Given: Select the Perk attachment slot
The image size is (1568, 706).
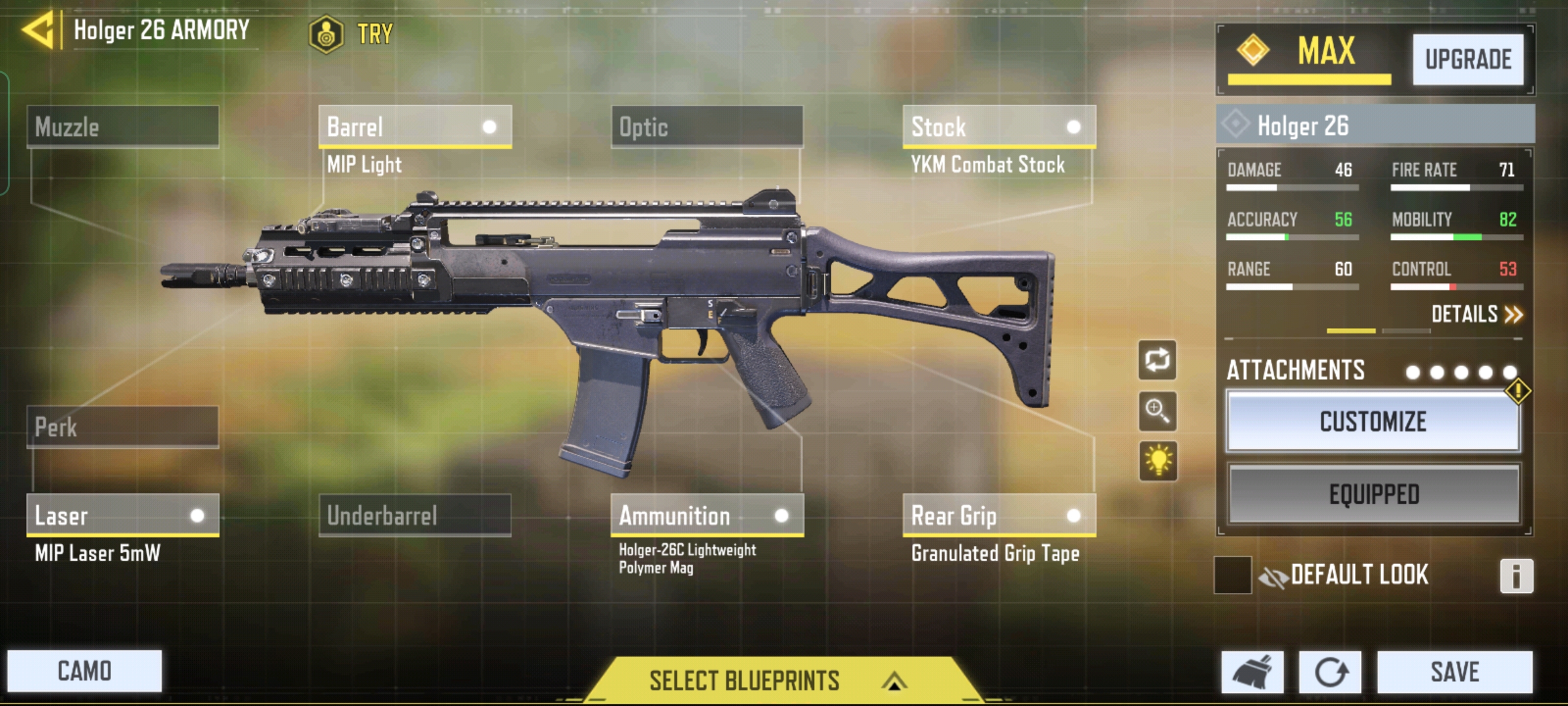Looking at the screenshot, I should [123, 427].
